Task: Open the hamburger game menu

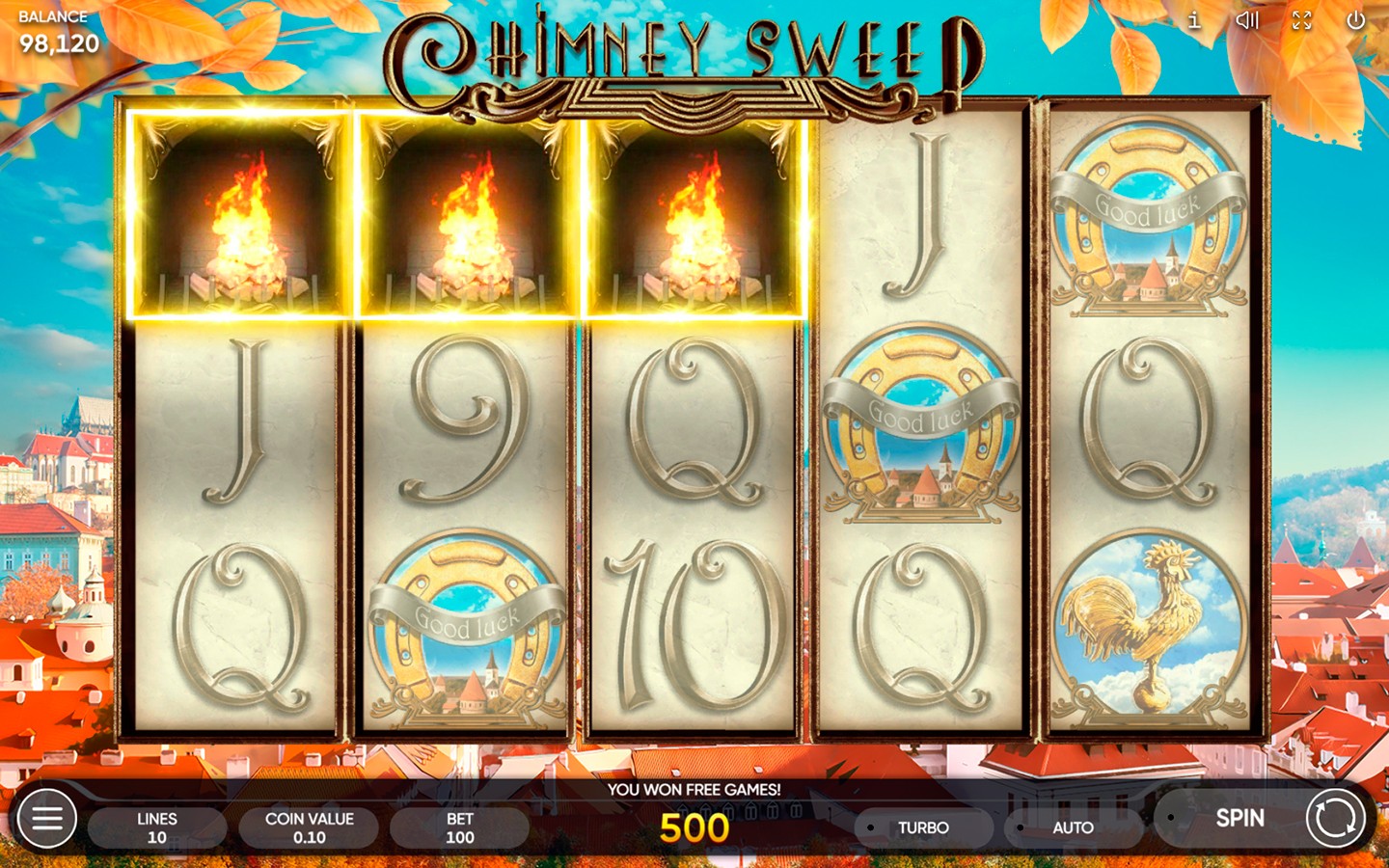Action: [45, 817]
